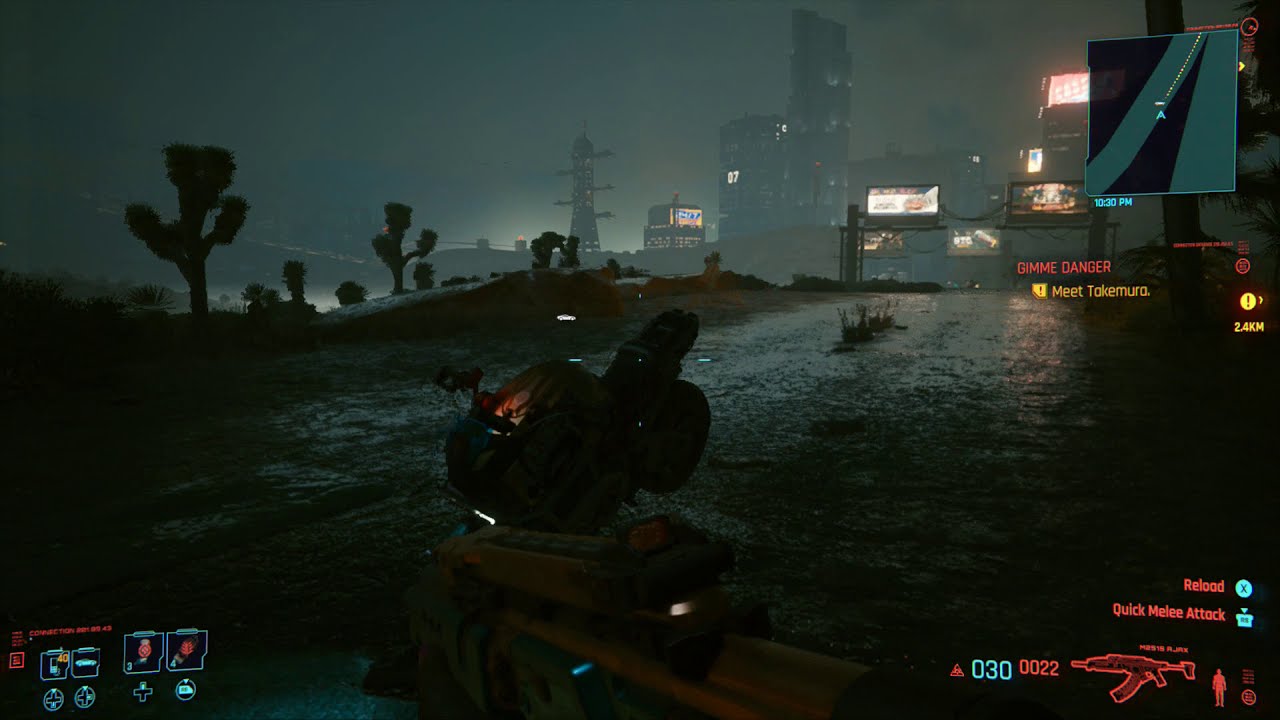Click the vehicle summon icon in the quickslots
This screenshot has width=1280, height=720.
[85, 662]
